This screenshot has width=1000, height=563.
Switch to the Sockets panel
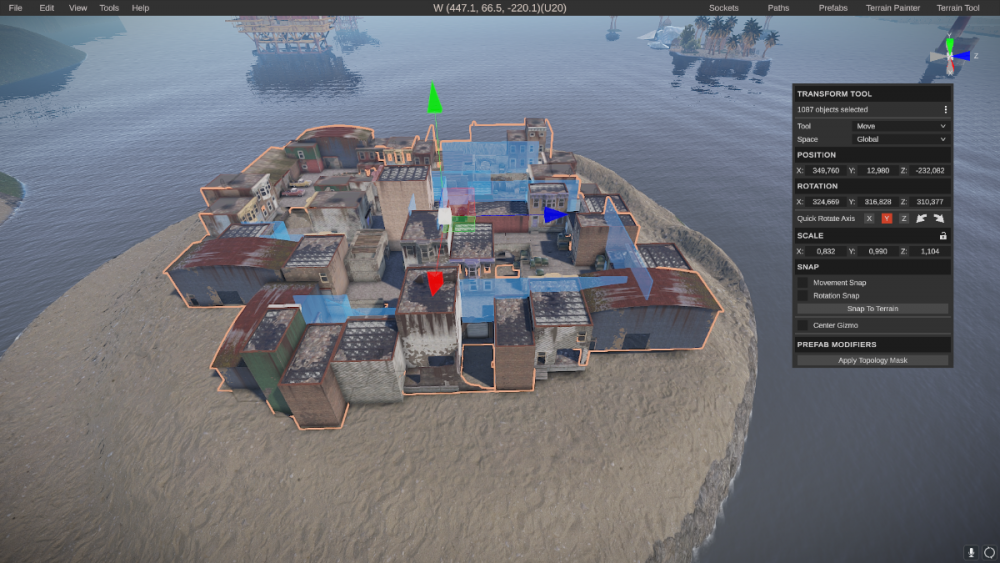(723, 8)
